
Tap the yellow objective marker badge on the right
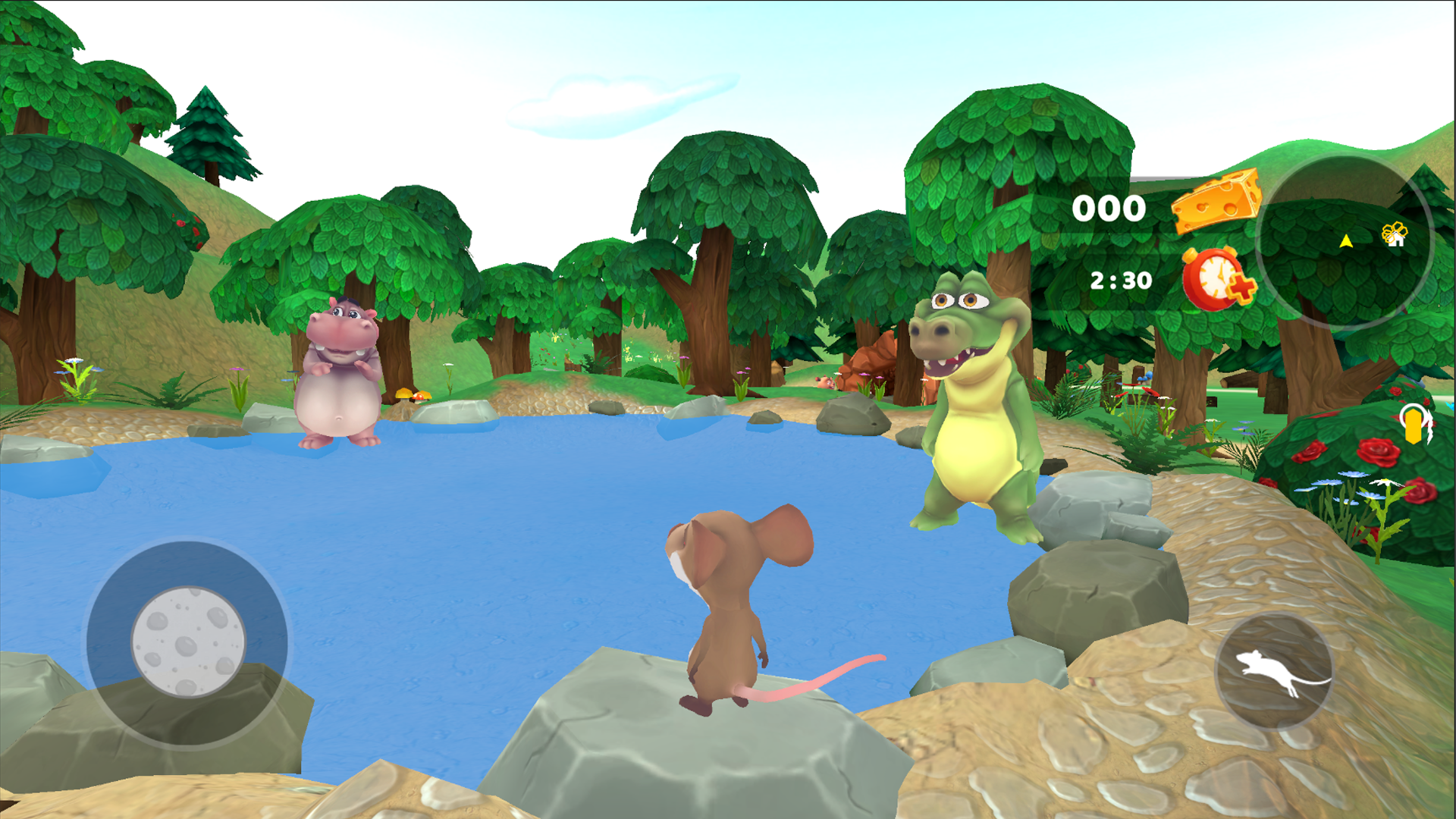[1414, 426]
